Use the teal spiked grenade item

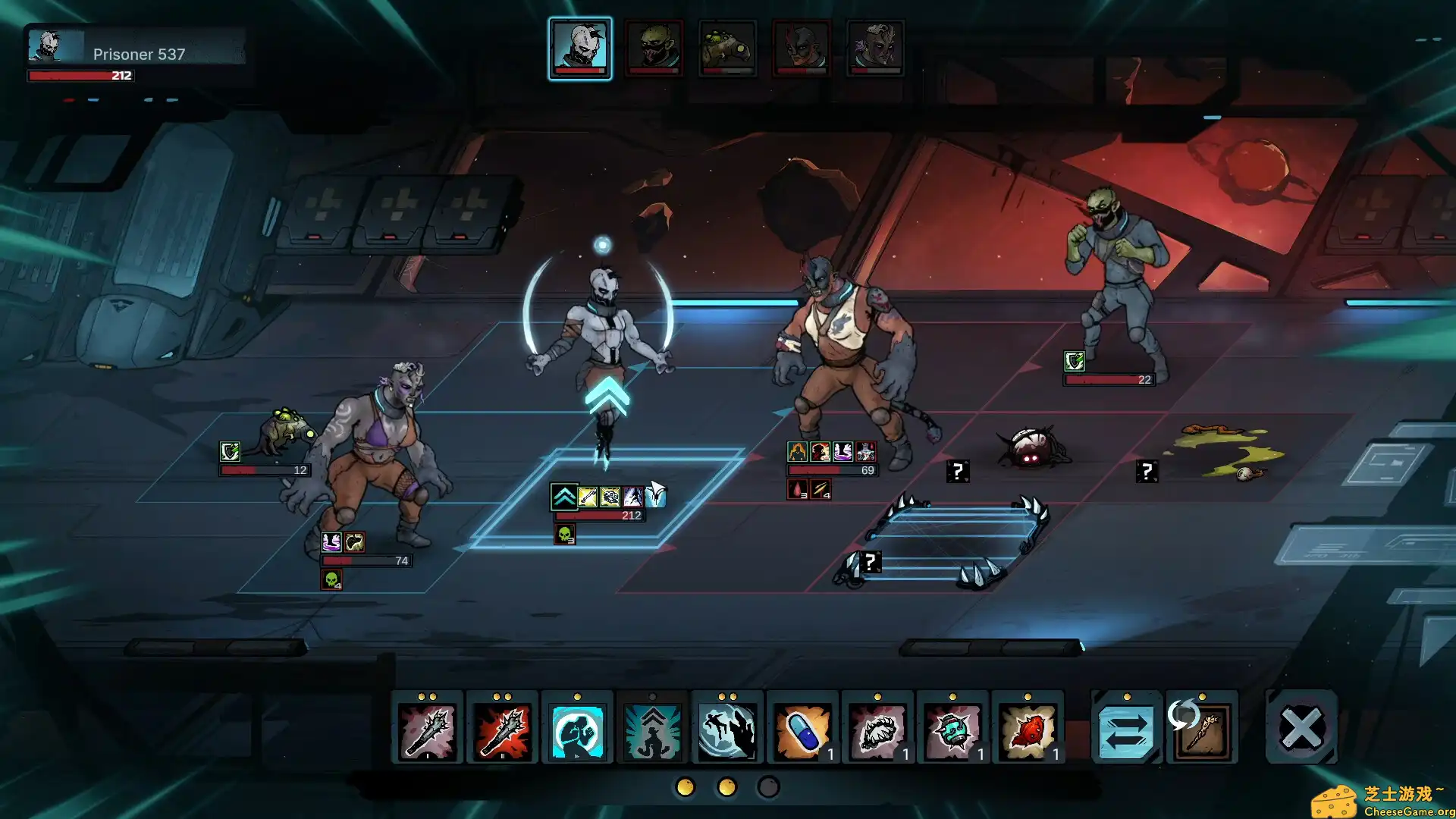pyautogui.click(x=952, y=730)
